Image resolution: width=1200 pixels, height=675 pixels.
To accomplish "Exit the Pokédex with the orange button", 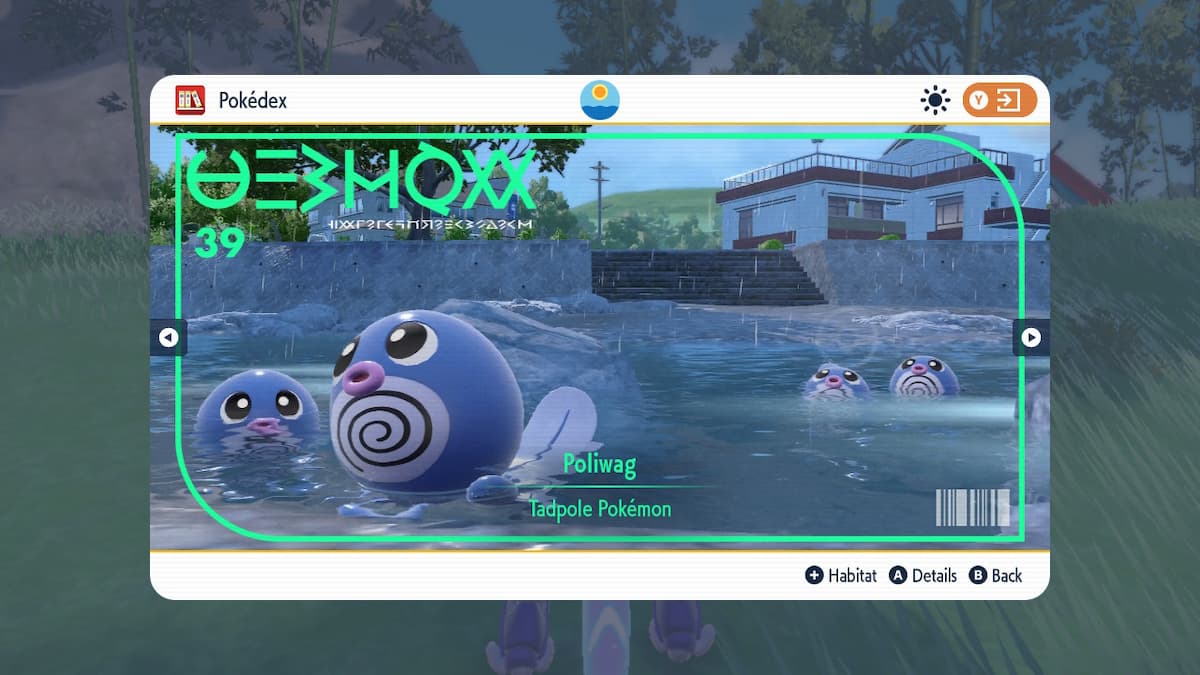I will (x=999, y=100).
